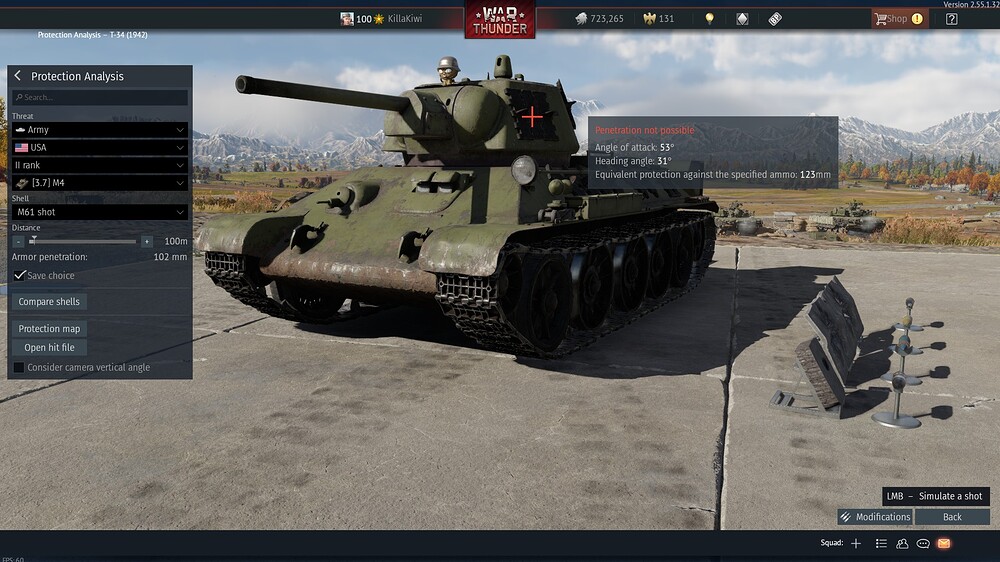
Task: Open the [3.7] M4 vehicle dropdown
Action: click(x=100, y=183)
